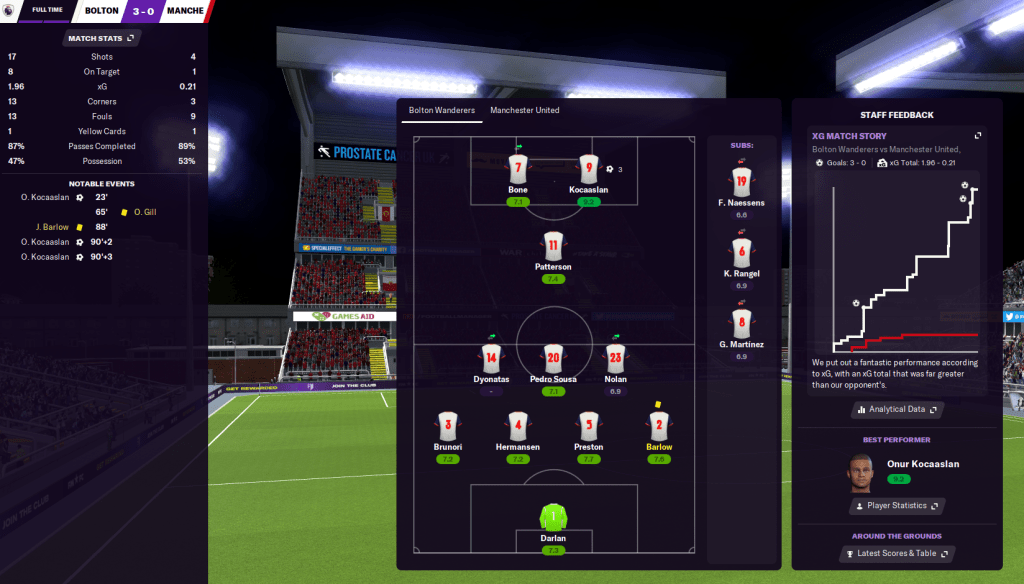Viewport: 1024px width, 584px height.
Task: Select striker Kocaaslan on the pitch
Action: point(589,168)
